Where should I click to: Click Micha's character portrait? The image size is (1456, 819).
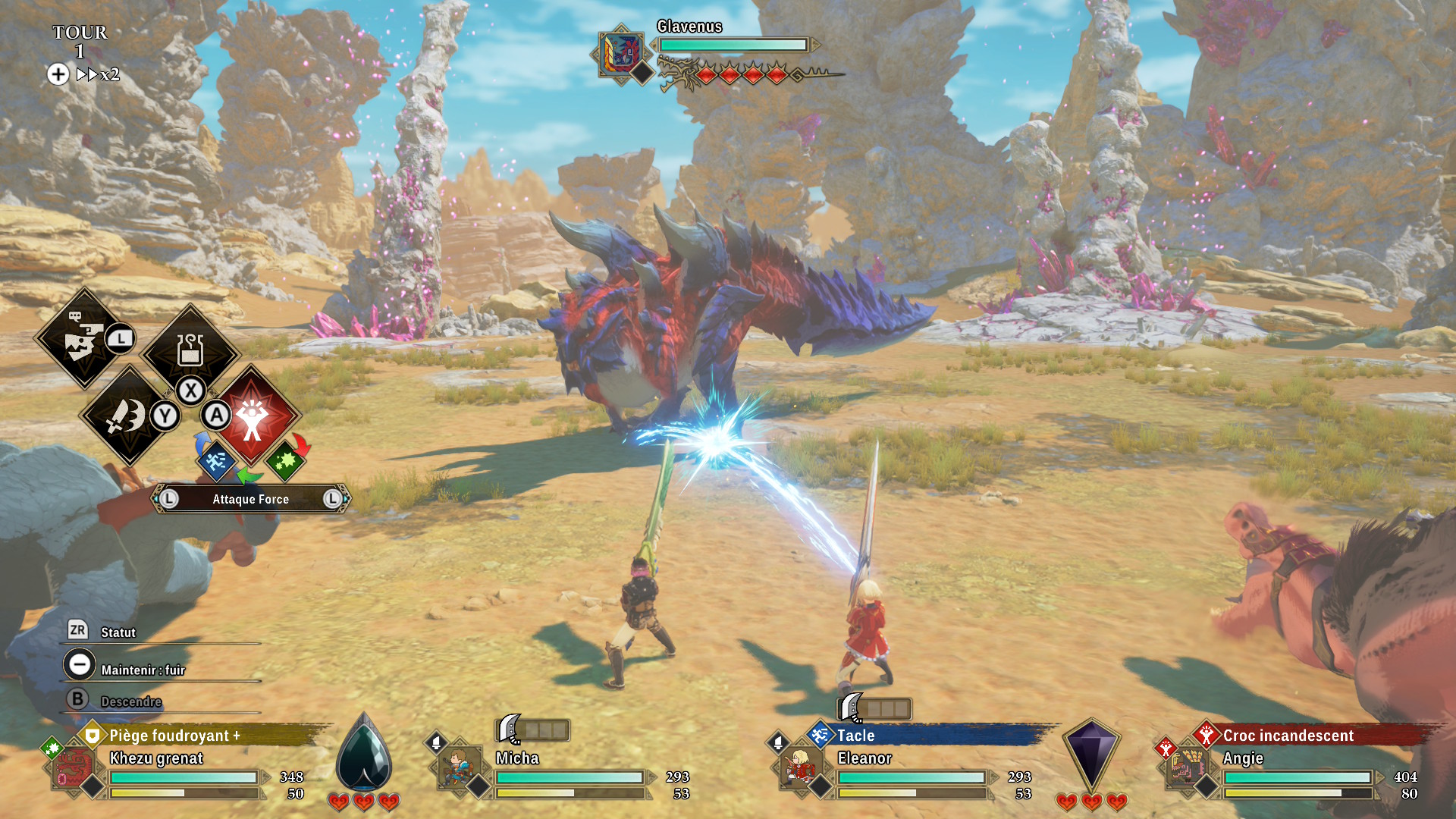458,767
